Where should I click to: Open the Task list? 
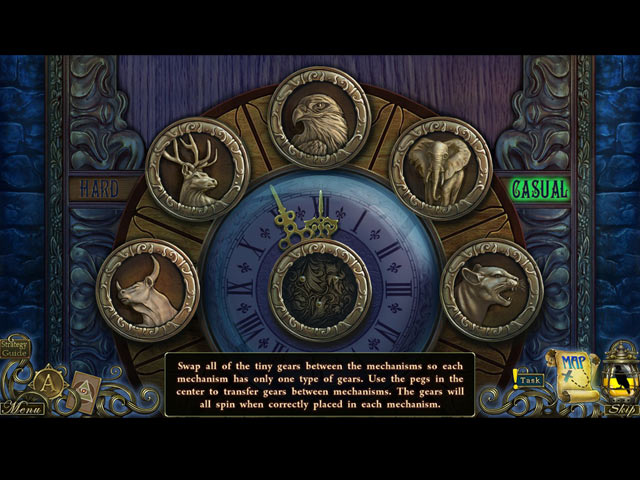coord(529,380)
